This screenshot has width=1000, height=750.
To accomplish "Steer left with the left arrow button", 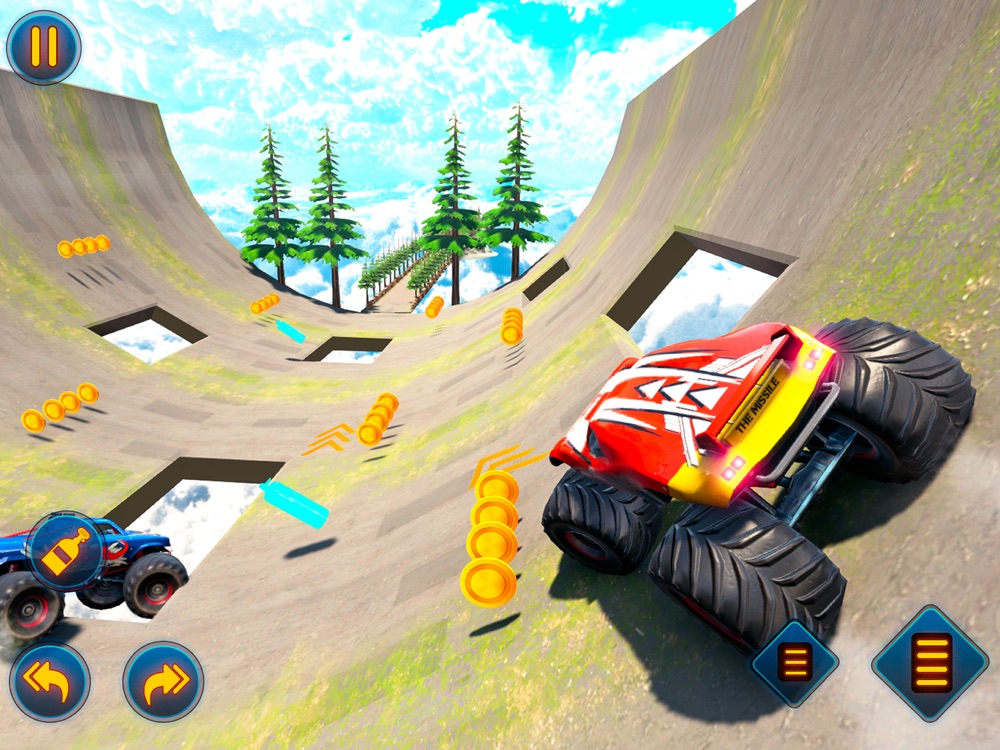I will click(x=50, y=681).
